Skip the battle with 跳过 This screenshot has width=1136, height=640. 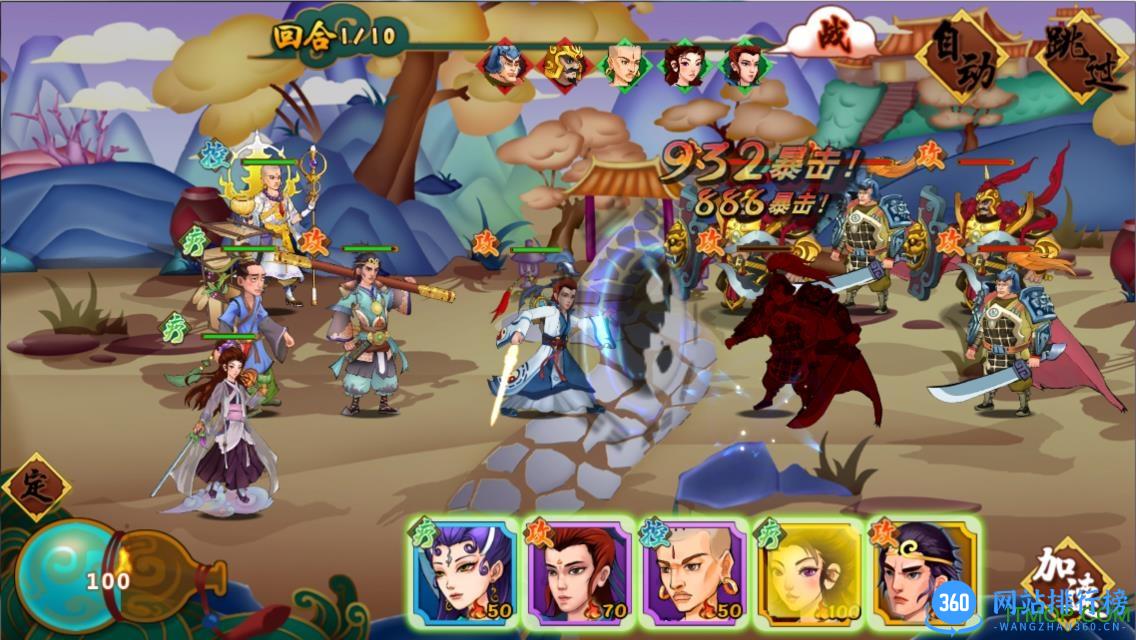tap(1082, 55)
